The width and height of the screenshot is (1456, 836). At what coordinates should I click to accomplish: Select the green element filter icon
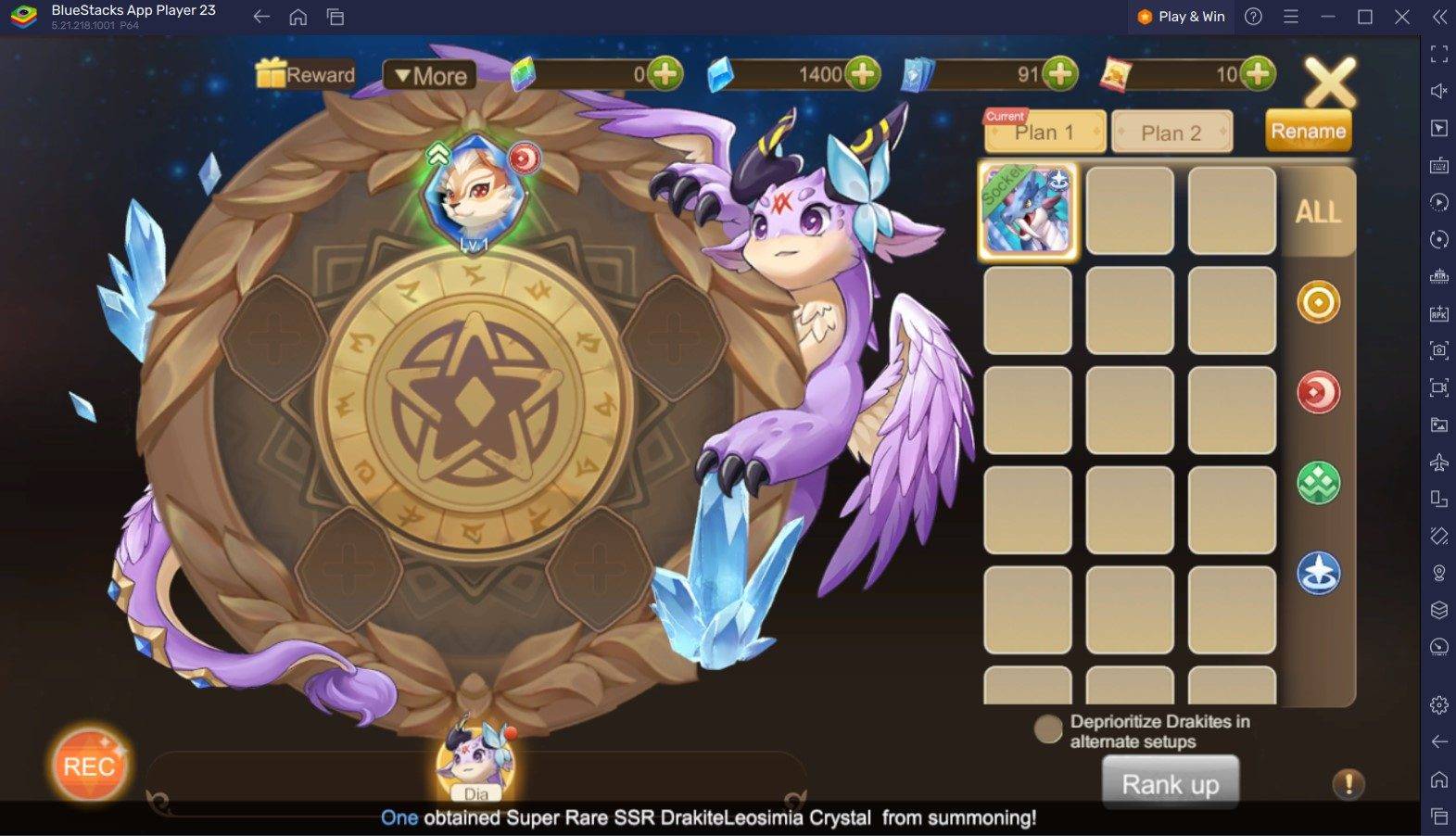(1318, 483)
